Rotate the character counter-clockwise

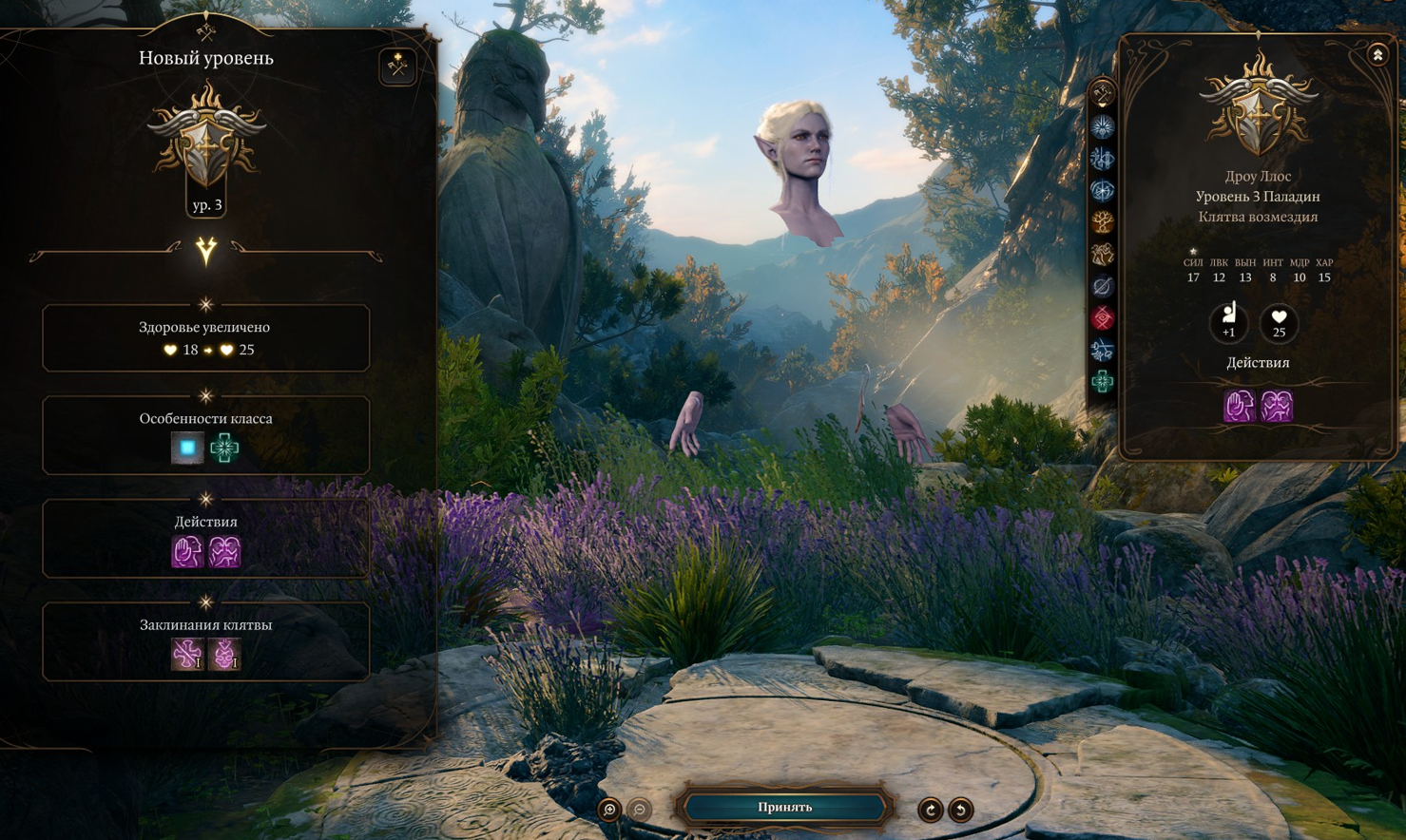[x=960, y=810]
